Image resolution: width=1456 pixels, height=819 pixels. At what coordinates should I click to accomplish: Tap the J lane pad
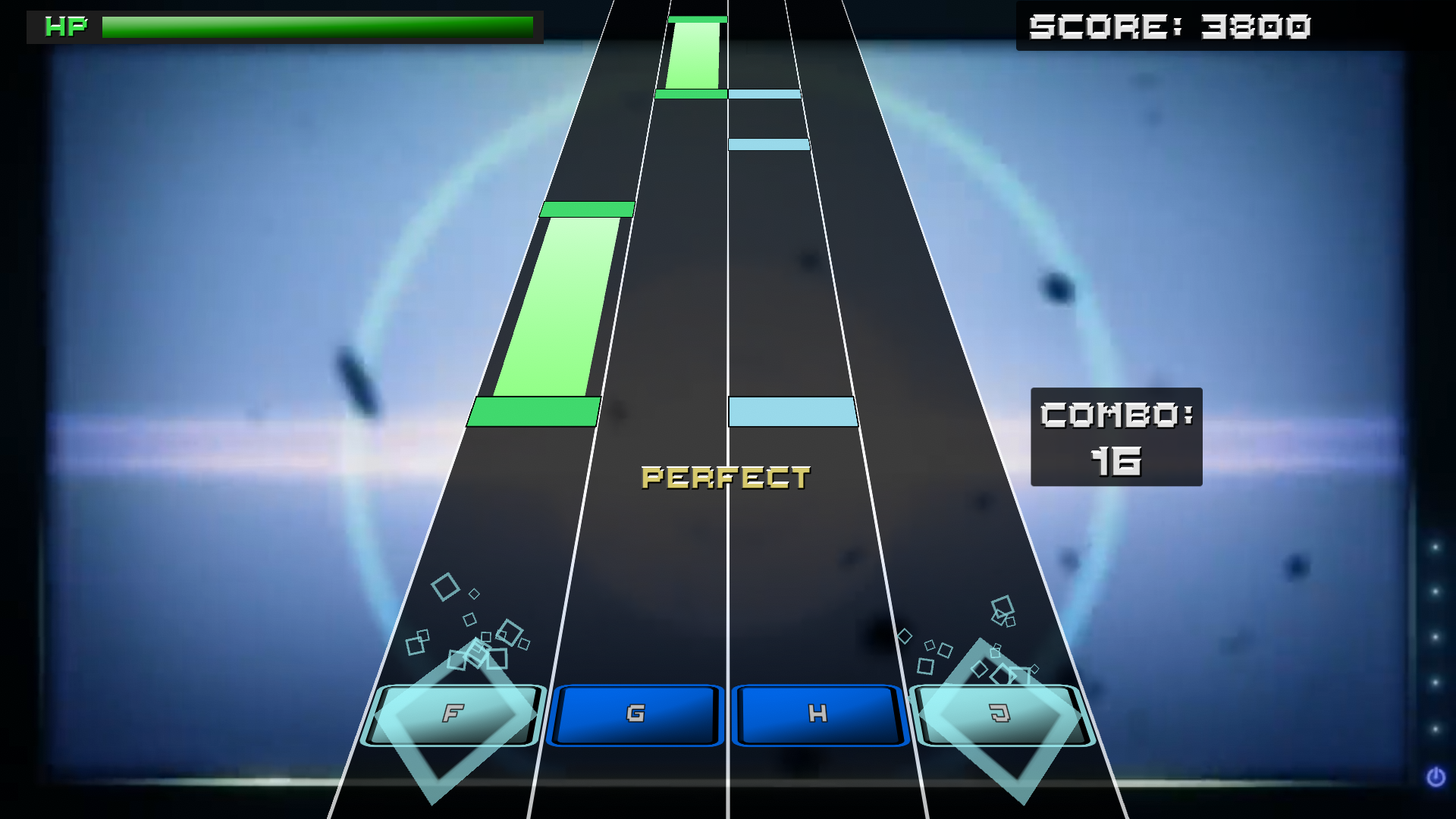point(1001,714)
